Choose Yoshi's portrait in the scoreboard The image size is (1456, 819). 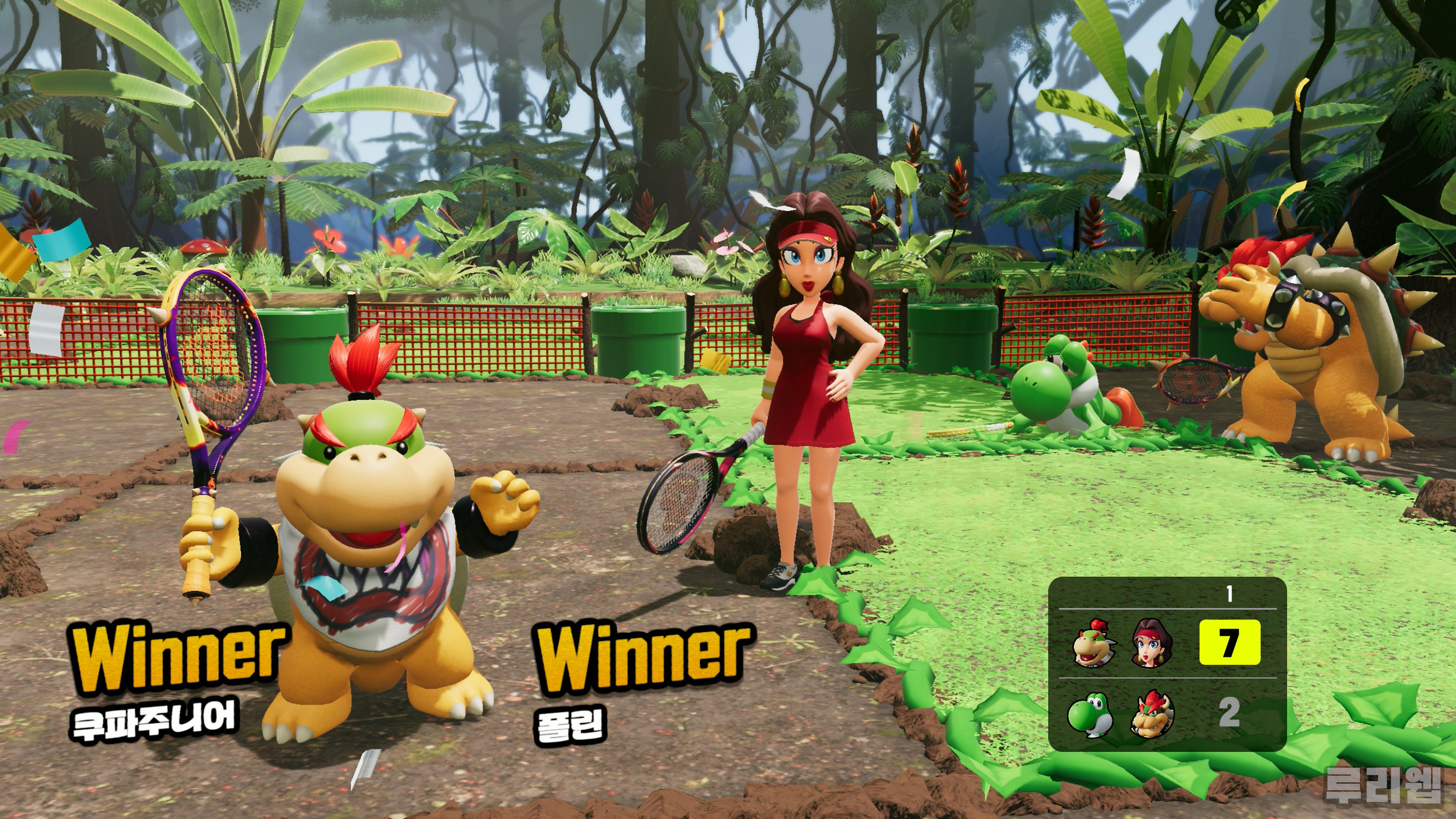[1090, 714]
